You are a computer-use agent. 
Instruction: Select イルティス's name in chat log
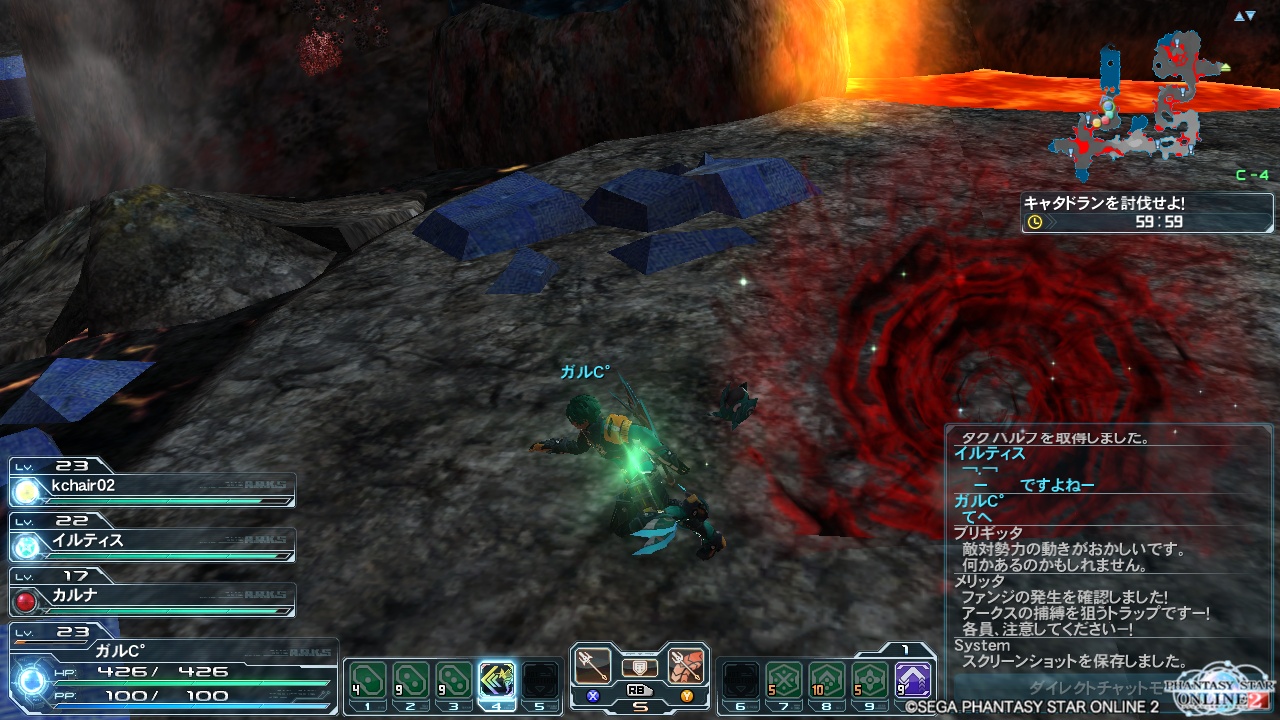coord(990,454)
